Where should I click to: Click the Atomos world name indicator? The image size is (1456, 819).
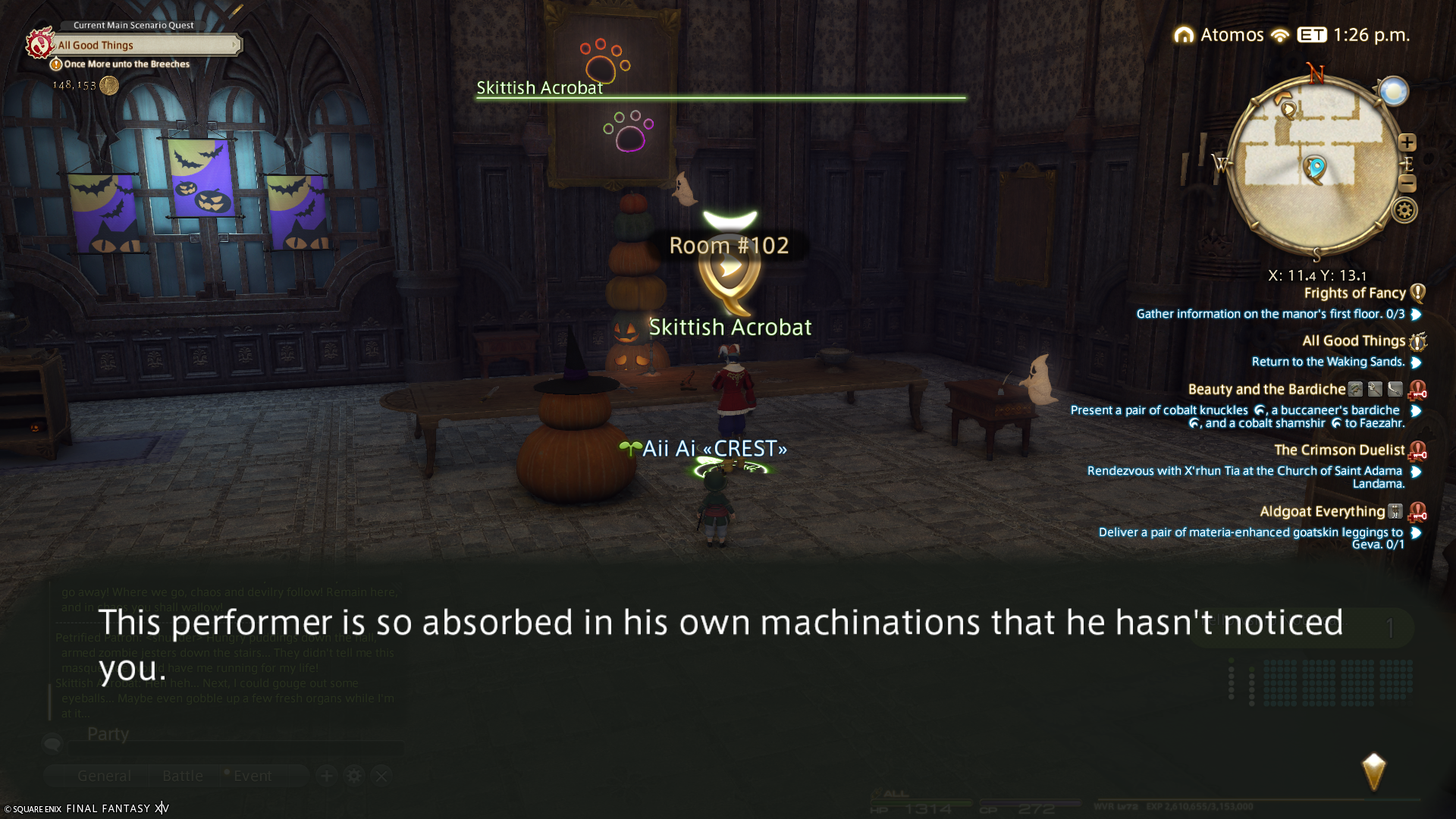point(1232,35)
